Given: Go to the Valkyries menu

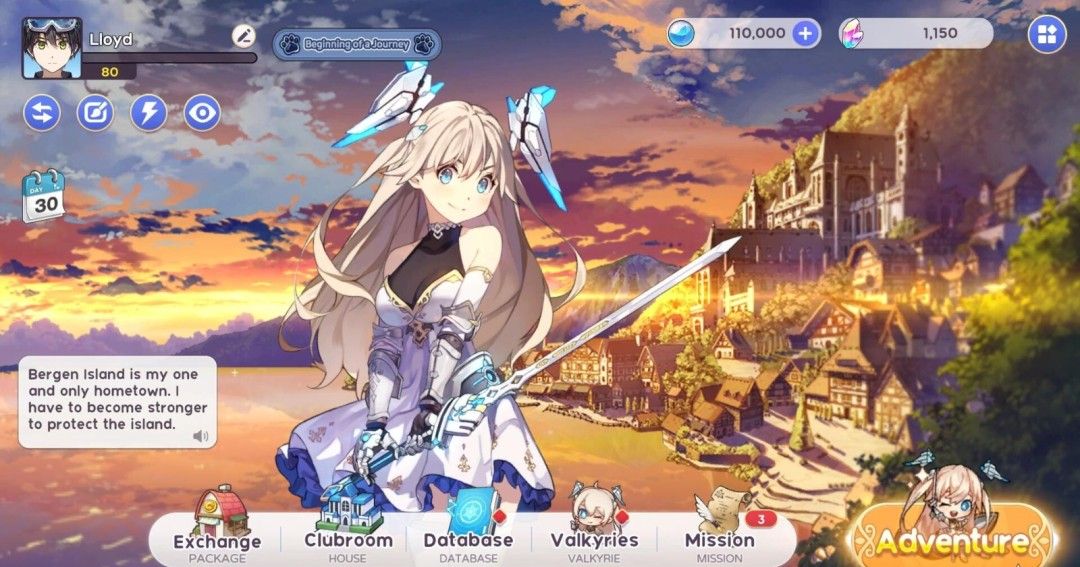Looking at the screenshot, I should (x=594, y=528).
